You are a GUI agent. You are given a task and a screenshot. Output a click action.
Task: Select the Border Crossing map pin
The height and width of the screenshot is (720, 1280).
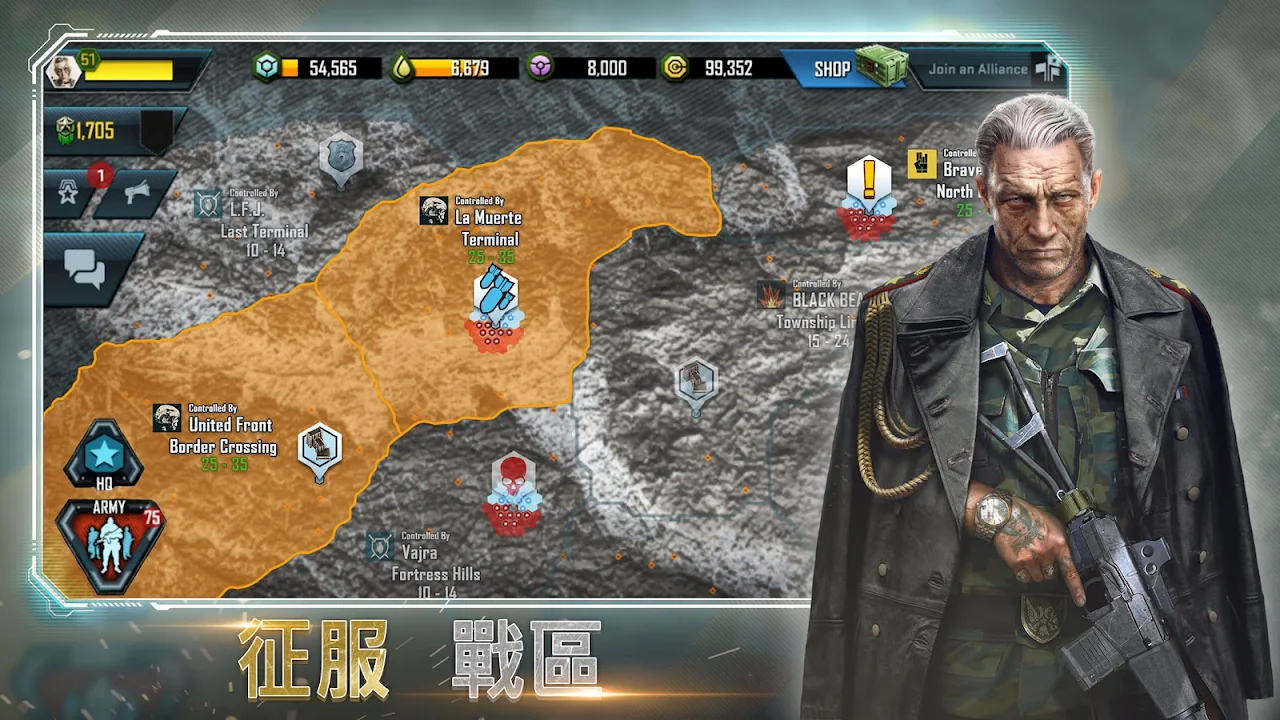point(320,450)
